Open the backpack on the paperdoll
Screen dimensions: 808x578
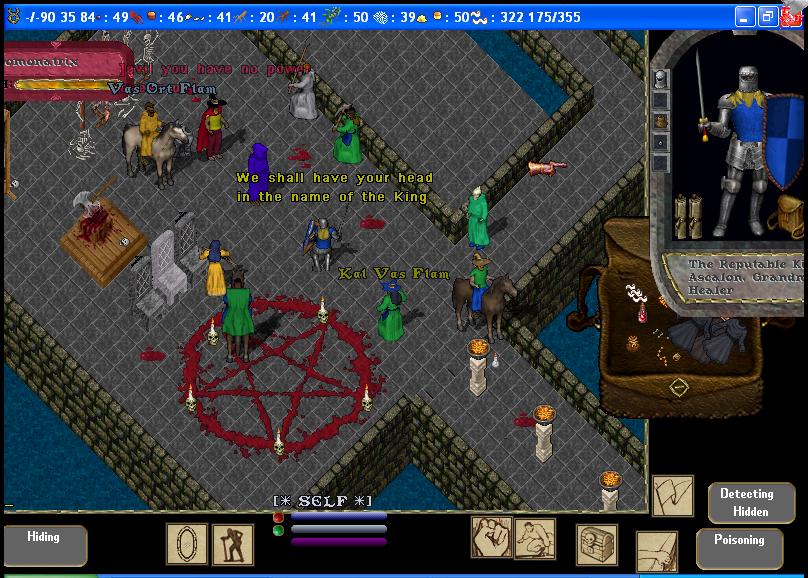pos(789,216)
